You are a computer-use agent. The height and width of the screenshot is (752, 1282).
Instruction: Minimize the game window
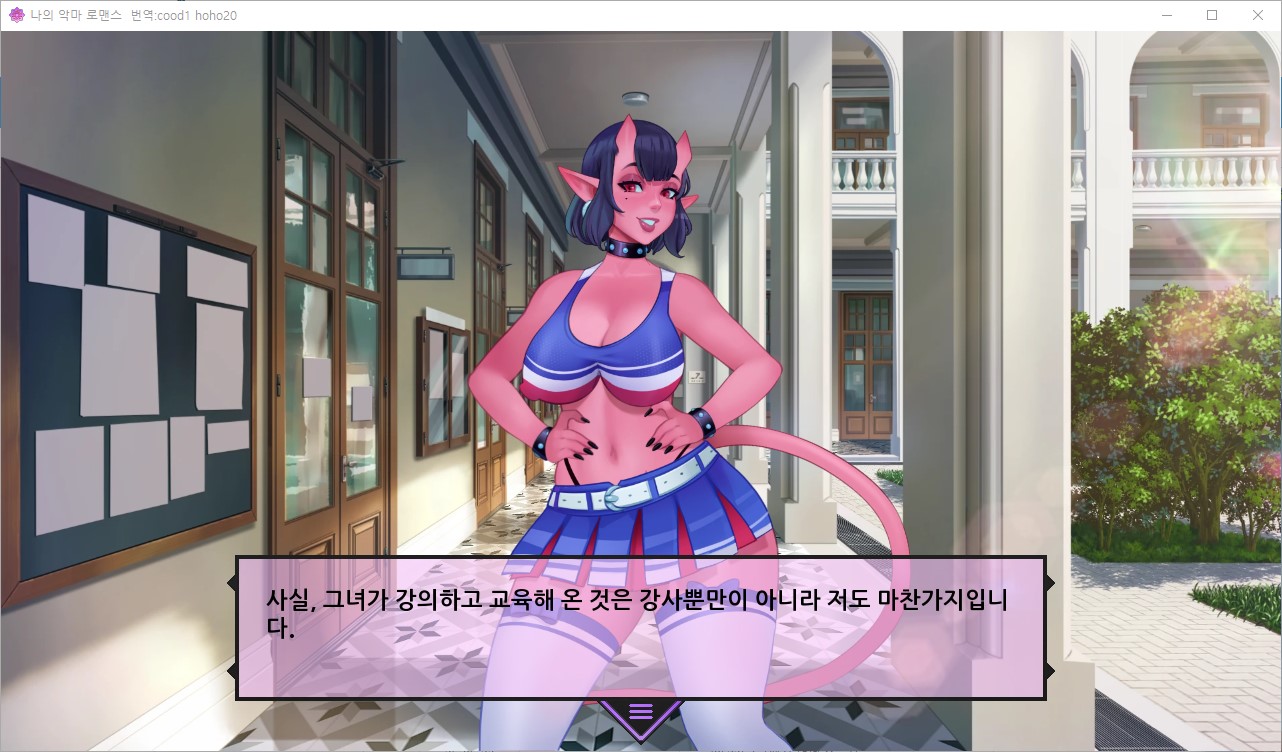pos(1166,15)
